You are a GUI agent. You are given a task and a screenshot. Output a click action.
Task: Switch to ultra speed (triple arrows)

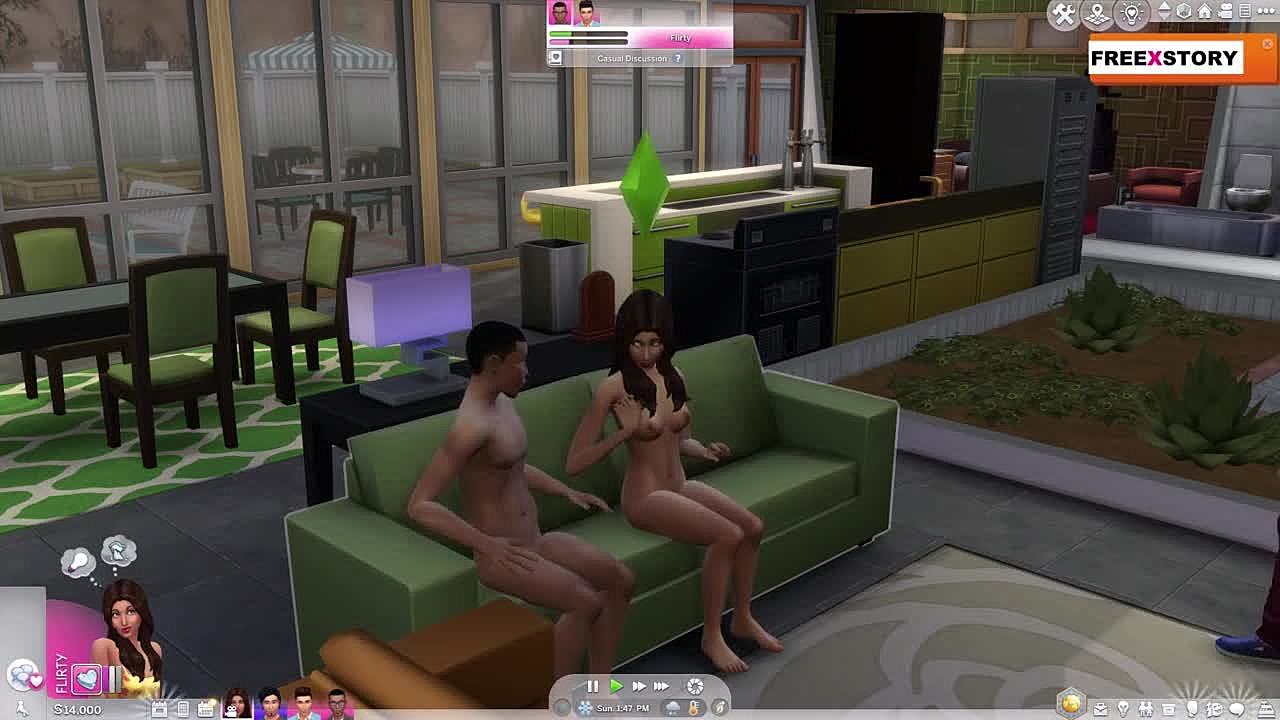pos(661,686)
